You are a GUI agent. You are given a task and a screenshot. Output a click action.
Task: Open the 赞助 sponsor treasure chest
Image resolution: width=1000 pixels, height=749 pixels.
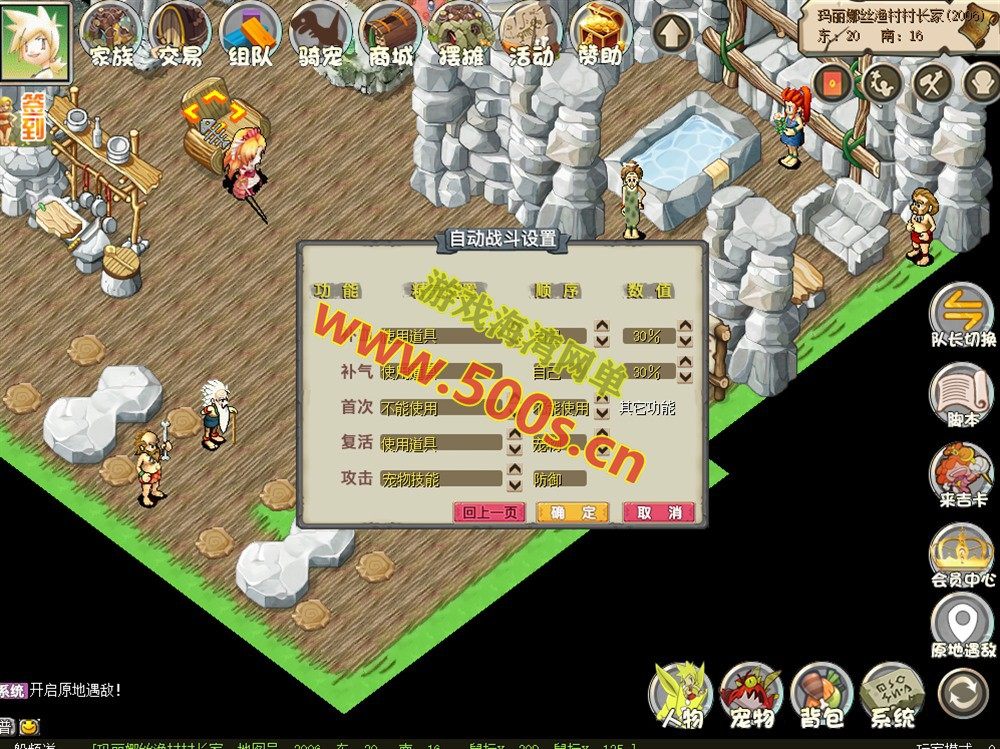click(601, 35)
